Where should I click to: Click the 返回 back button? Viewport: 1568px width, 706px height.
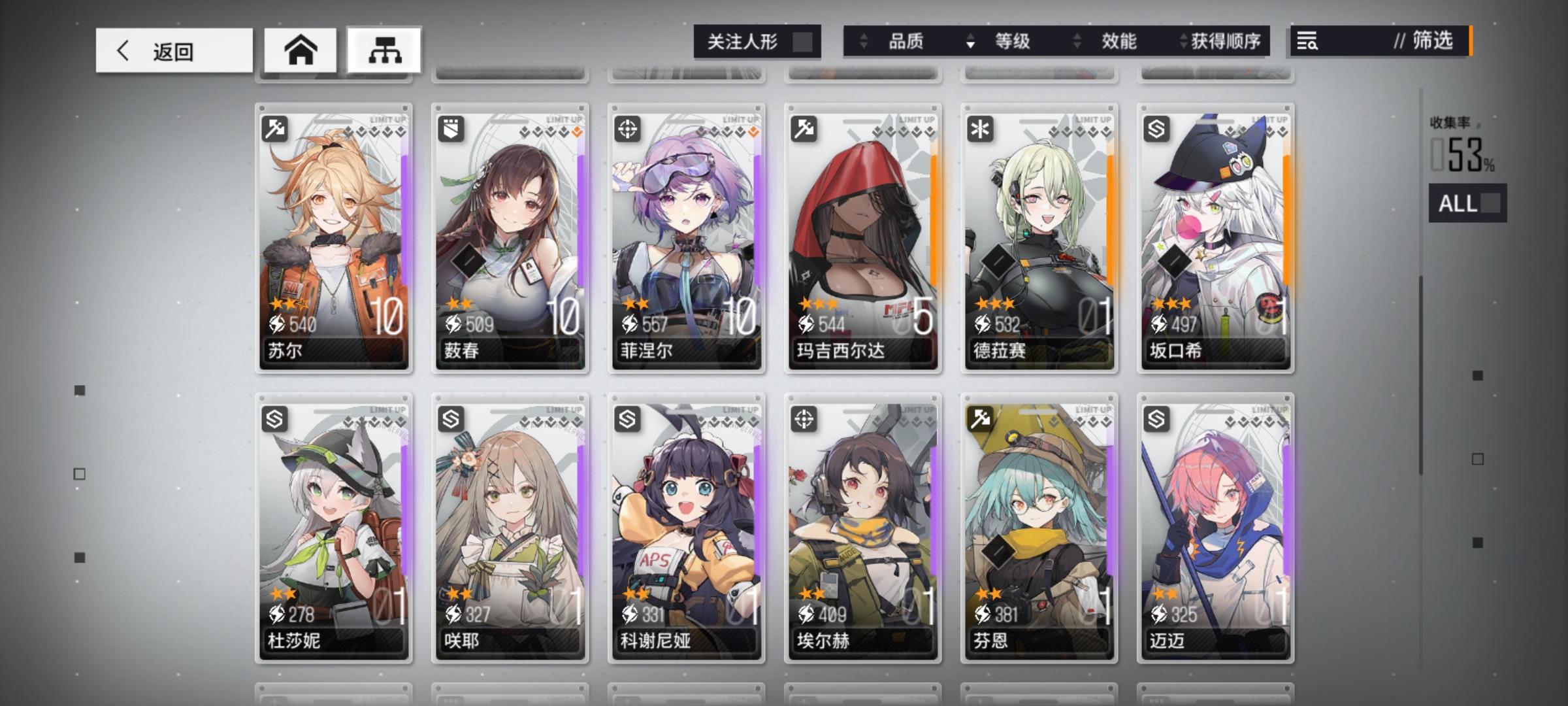tap(173, 50)
